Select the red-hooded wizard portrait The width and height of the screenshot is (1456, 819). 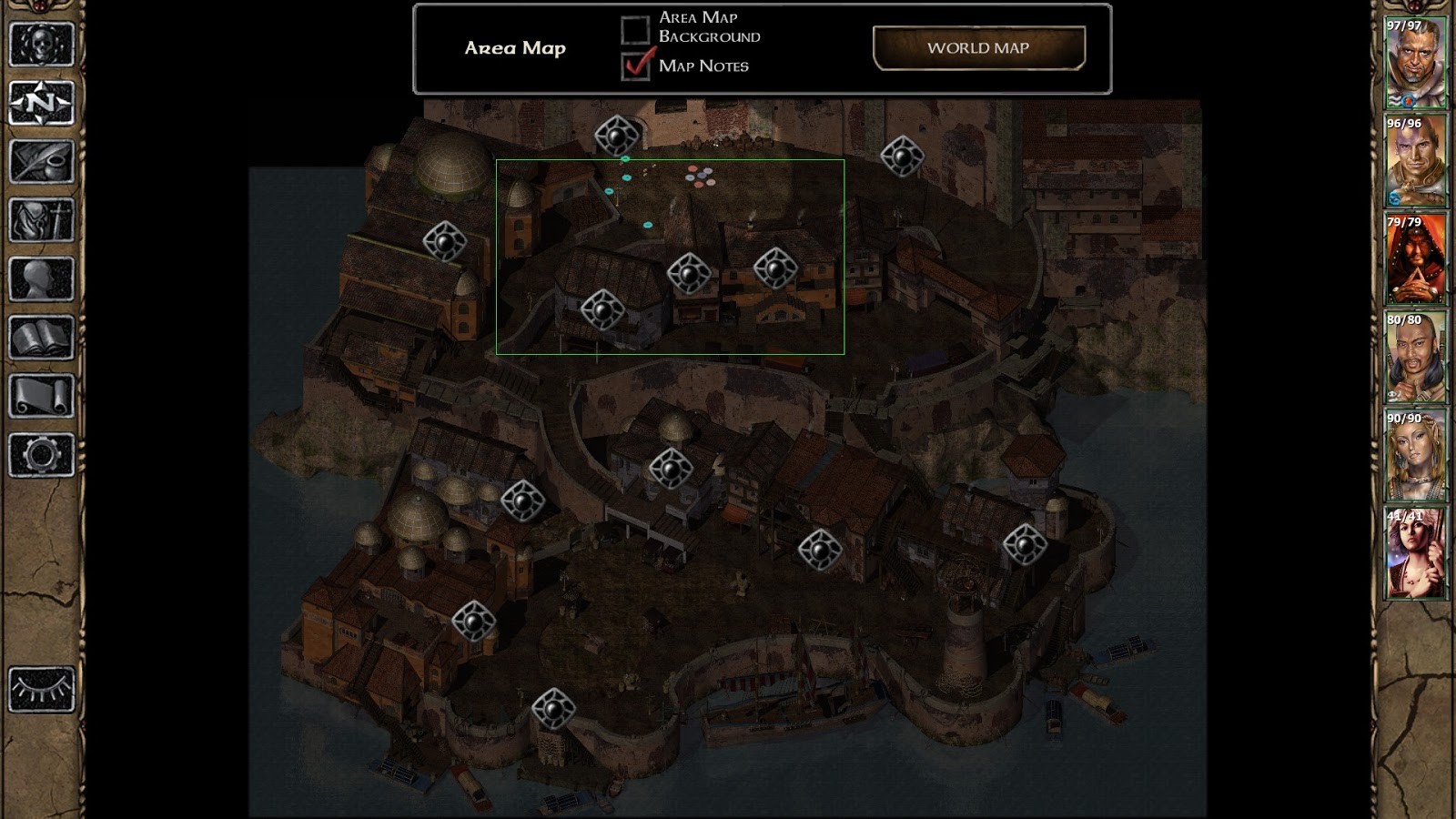pyautogui.click(x=1415, y=259)
